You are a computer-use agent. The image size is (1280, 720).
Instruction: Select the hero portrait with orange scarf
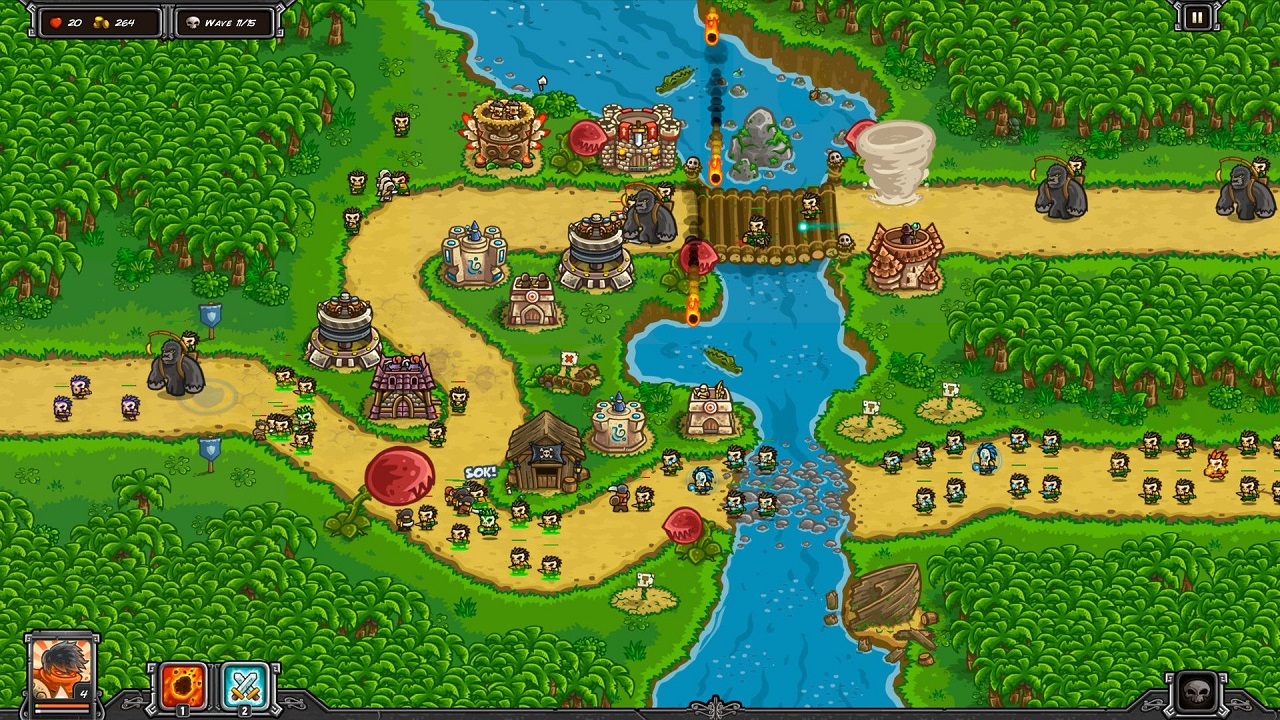[x=62, y=669]
